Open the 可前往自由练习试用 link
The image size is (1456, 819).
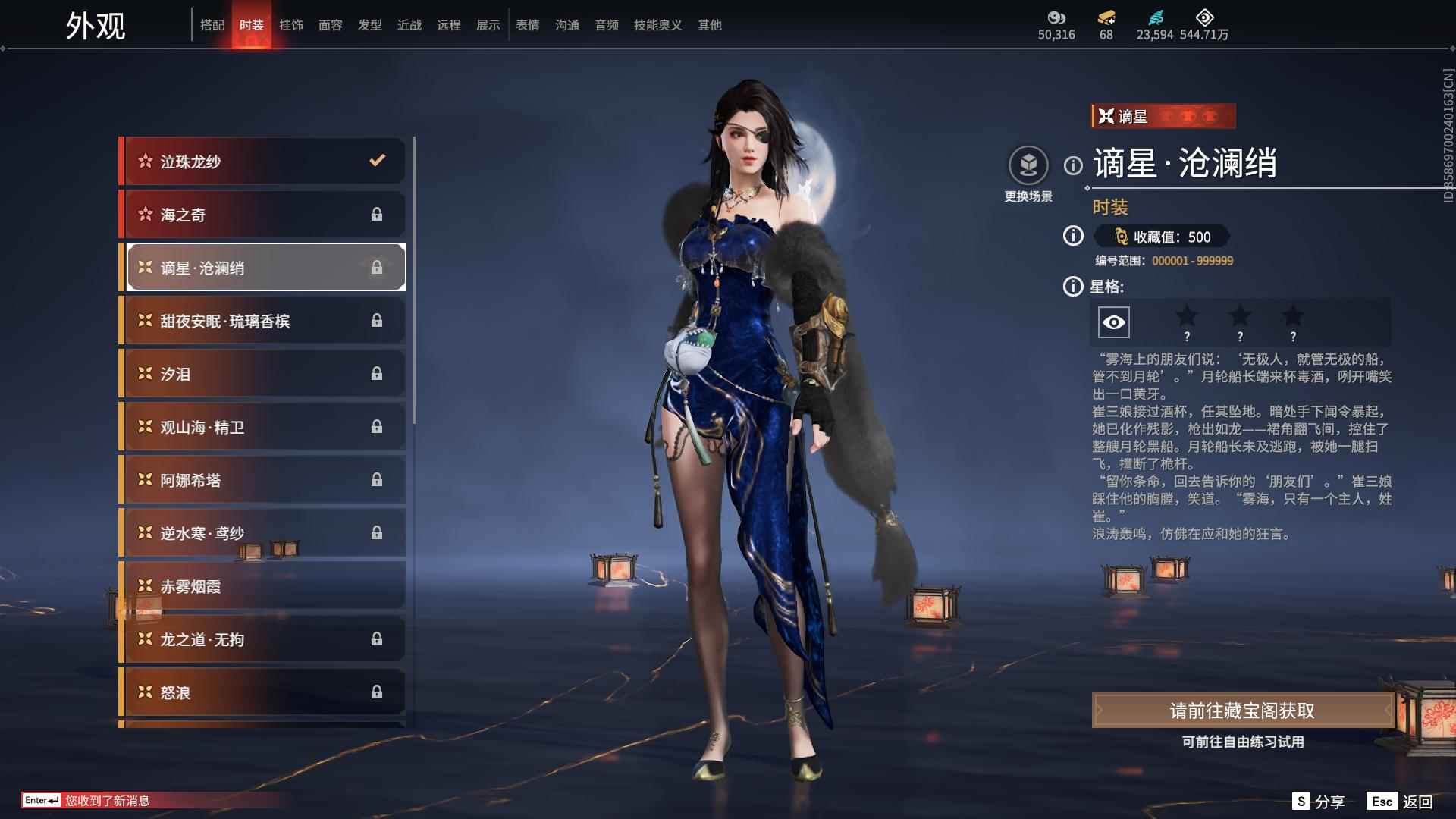coord(1243,743)
